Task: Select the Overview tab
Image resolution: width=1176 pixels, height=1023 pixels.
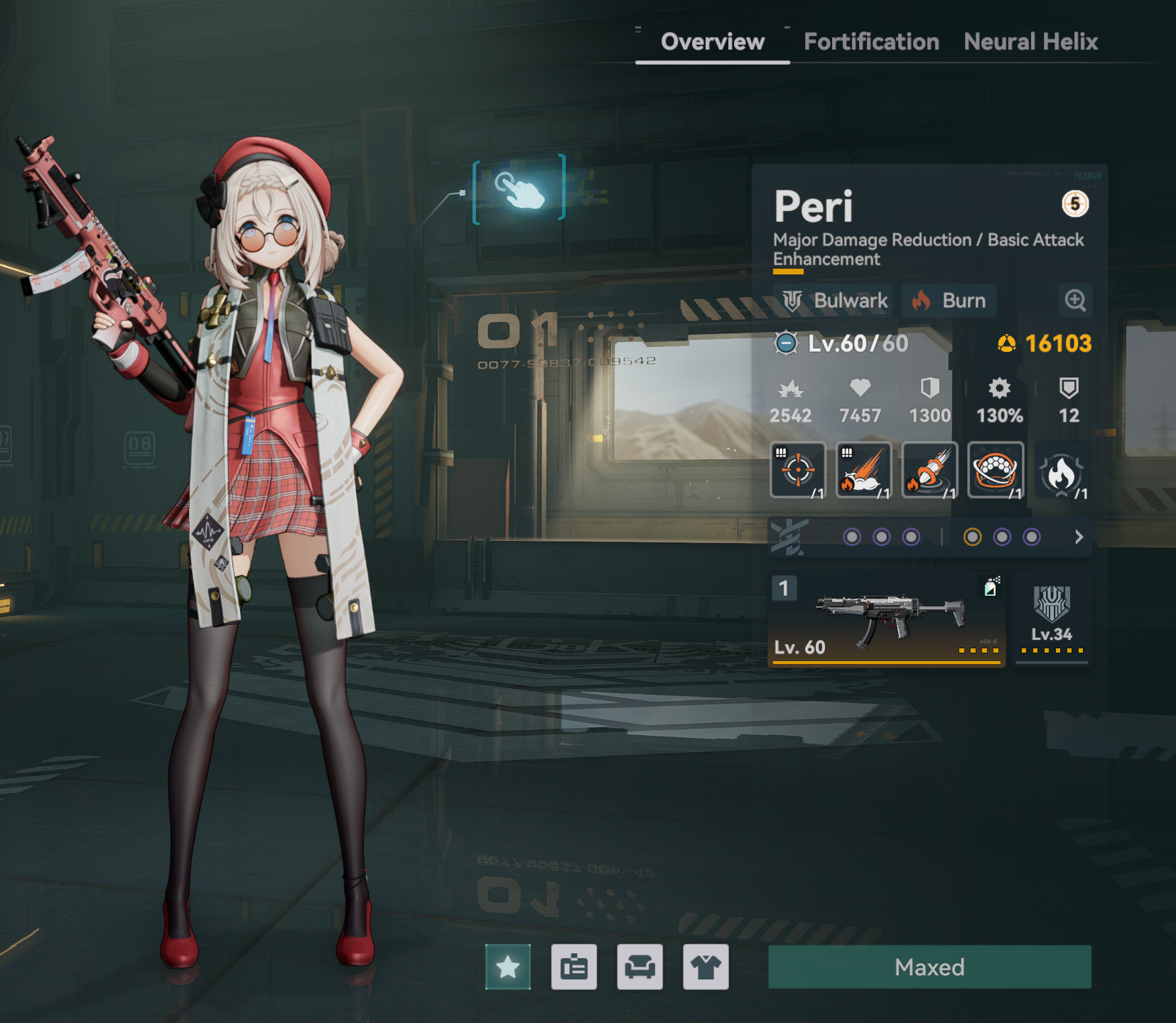Action: coord(713,42)
